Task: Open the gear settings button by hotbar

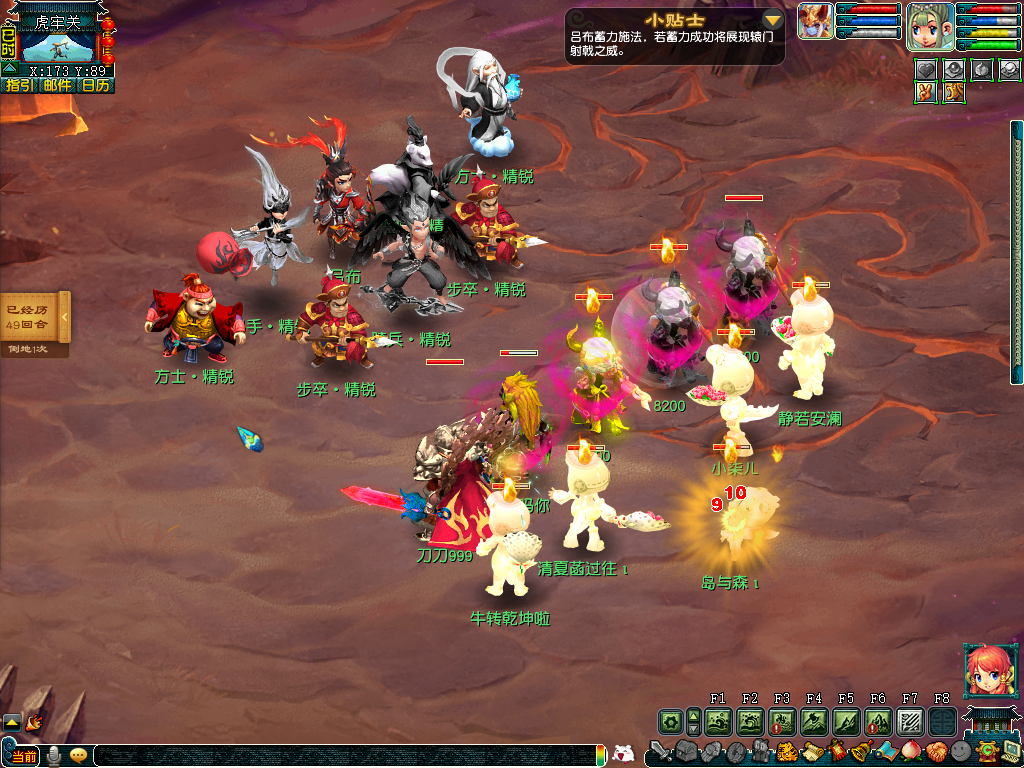Action: 670,721
